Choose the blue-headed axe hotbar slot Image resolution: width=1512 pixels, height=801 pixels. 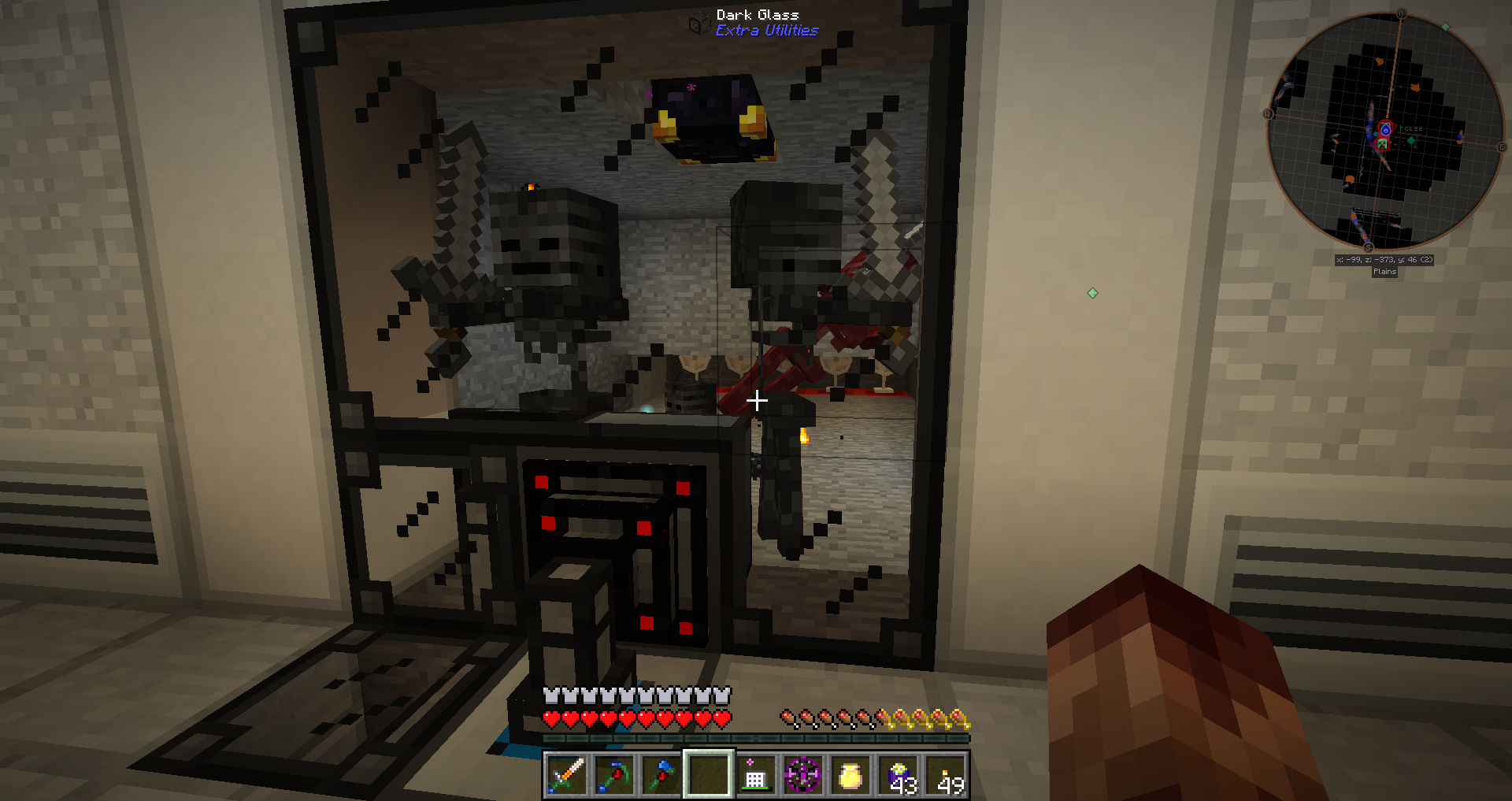tap(661, 775)
